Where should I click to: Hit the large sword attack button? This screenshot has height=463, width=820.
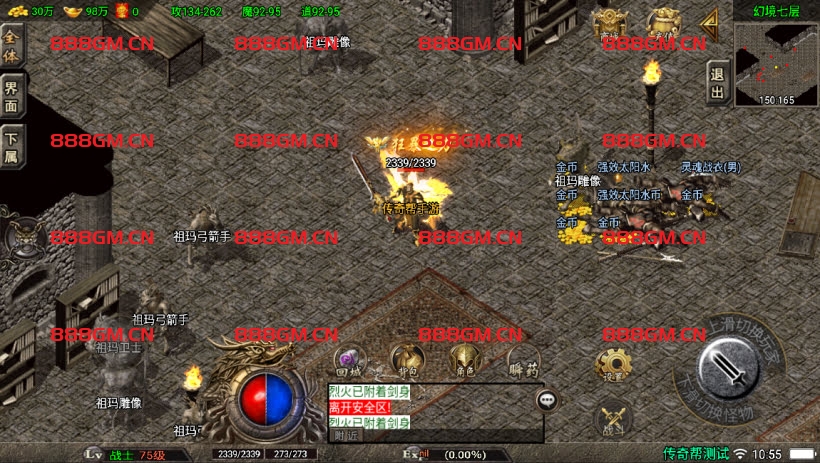[732, 368]
